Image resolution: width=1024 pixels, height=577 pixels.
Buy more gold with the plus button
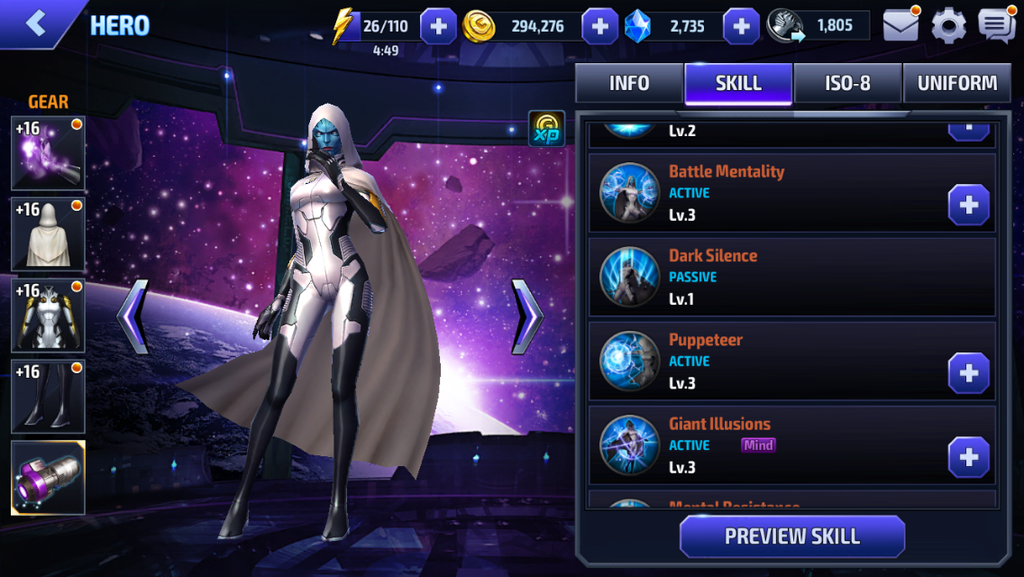click(x=599, y=26)
